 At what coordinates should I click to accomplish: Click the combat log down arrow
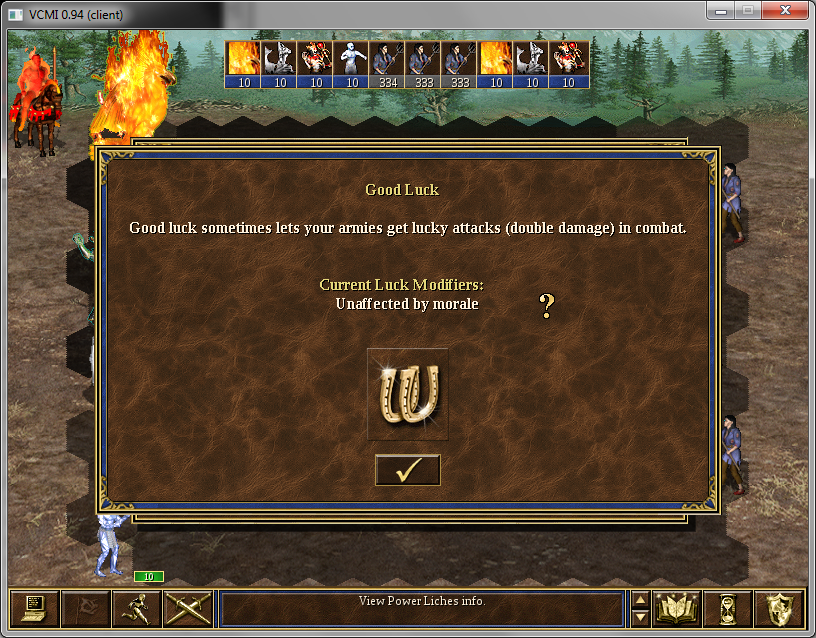(641, 617)
